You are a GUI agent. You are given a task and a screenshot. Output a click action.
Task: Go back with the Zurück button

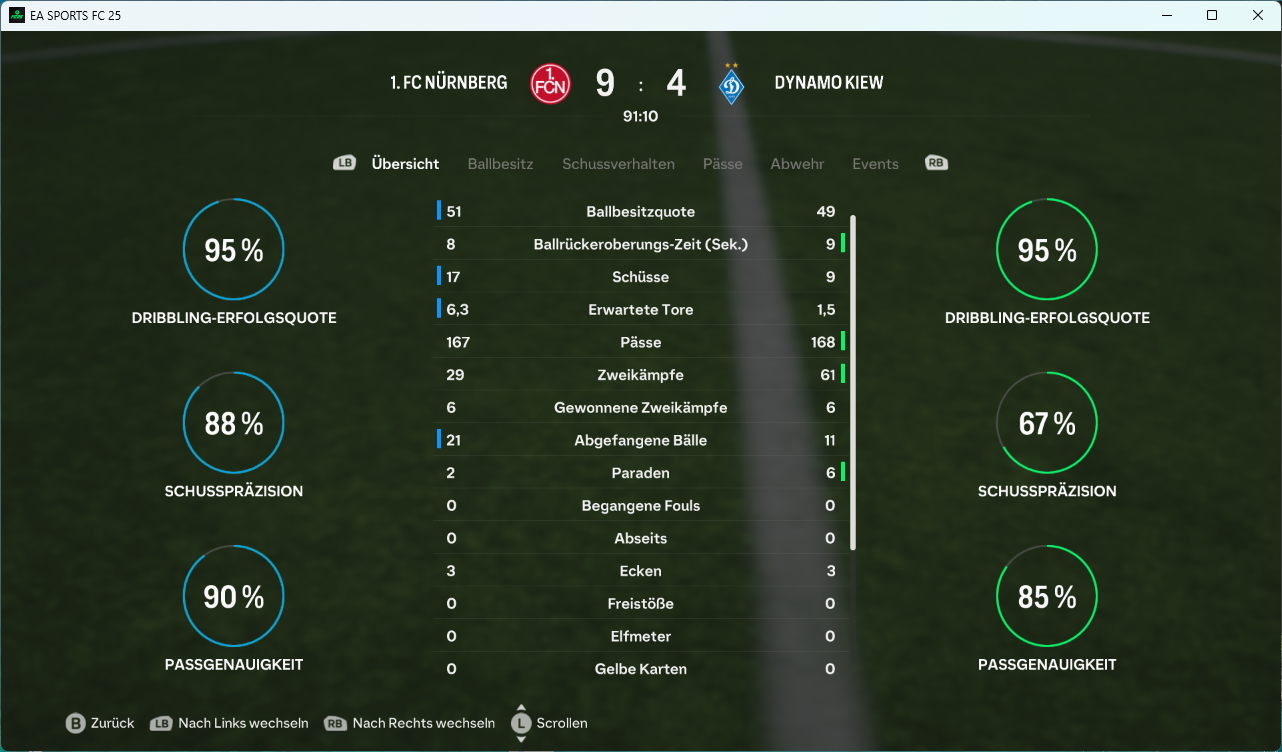click(x=100, y=723)
